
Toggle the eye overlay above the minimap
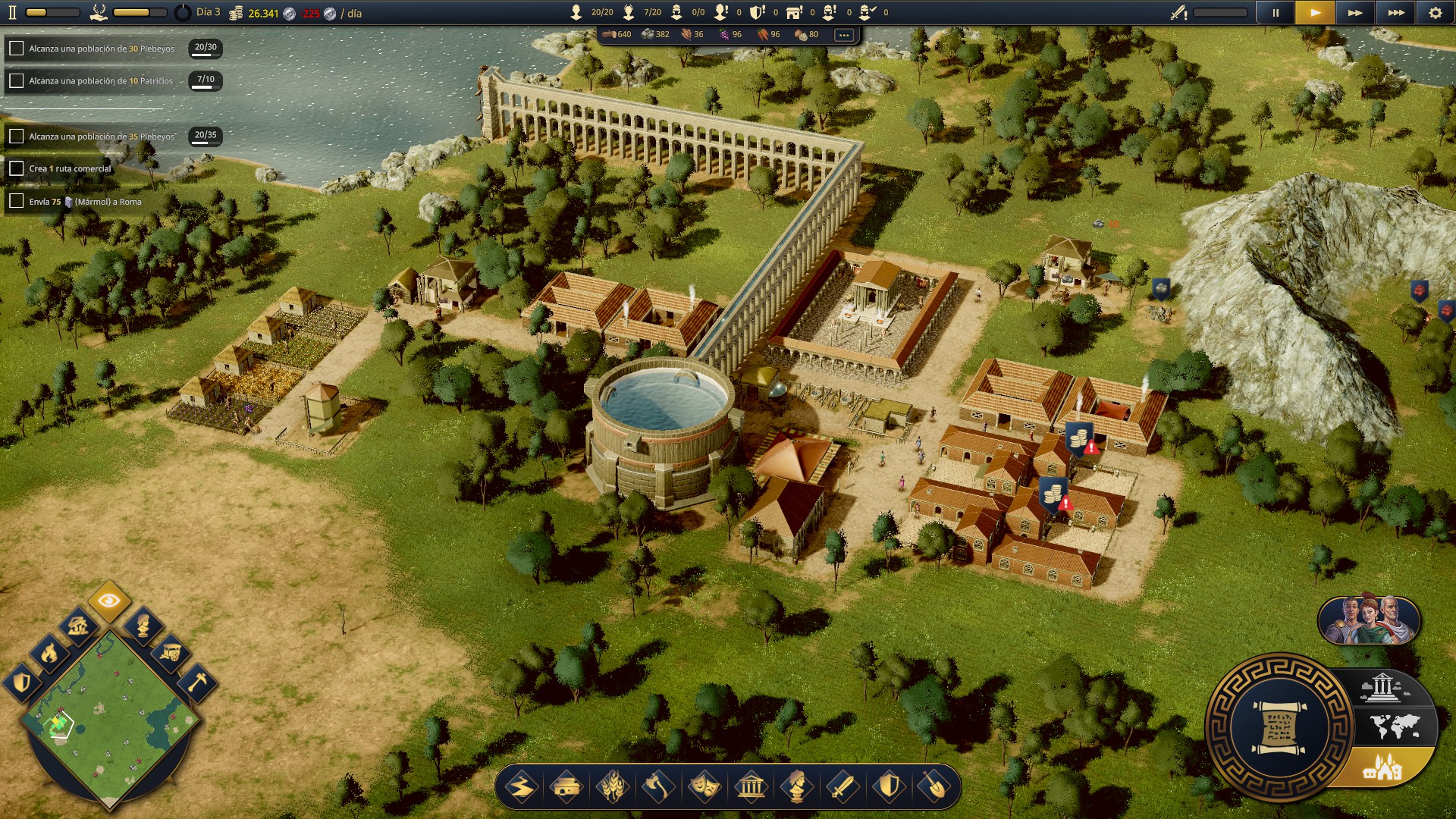(109, 601)
